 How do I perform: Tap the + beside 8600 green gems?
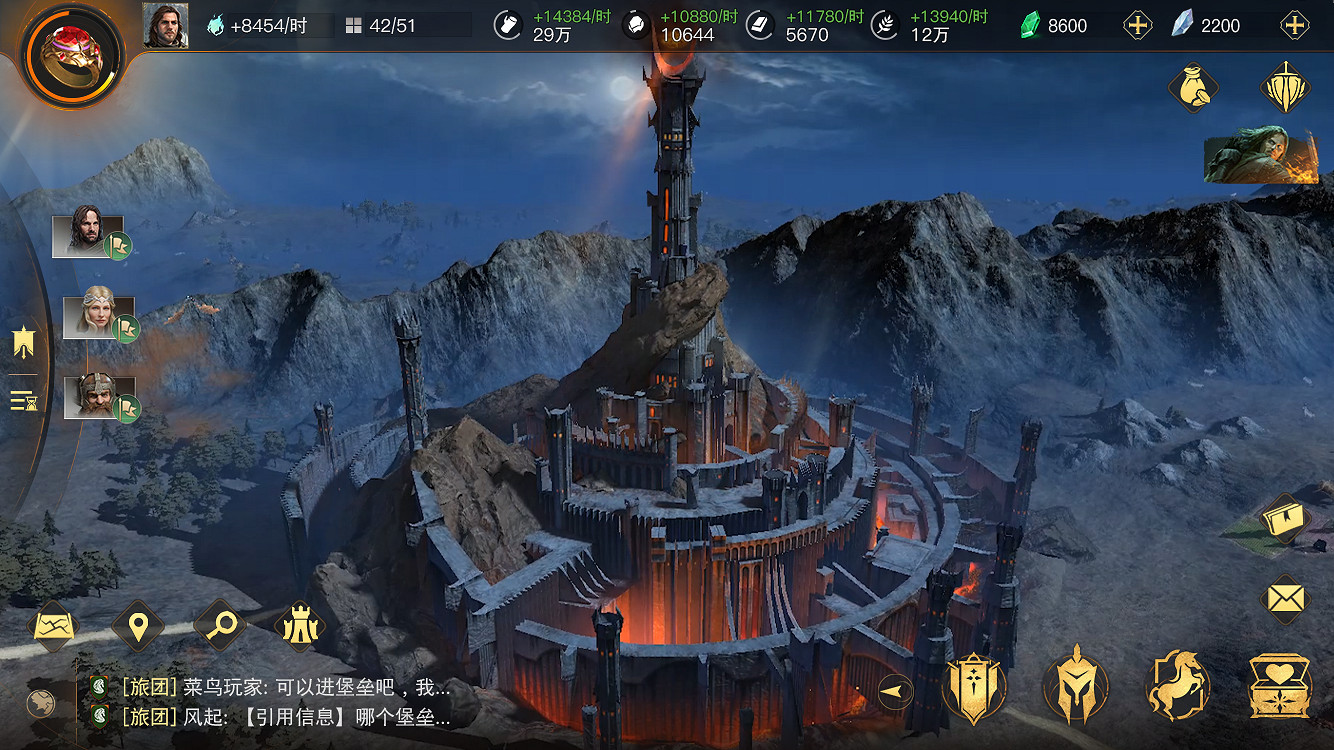(x=1139, y=25)
